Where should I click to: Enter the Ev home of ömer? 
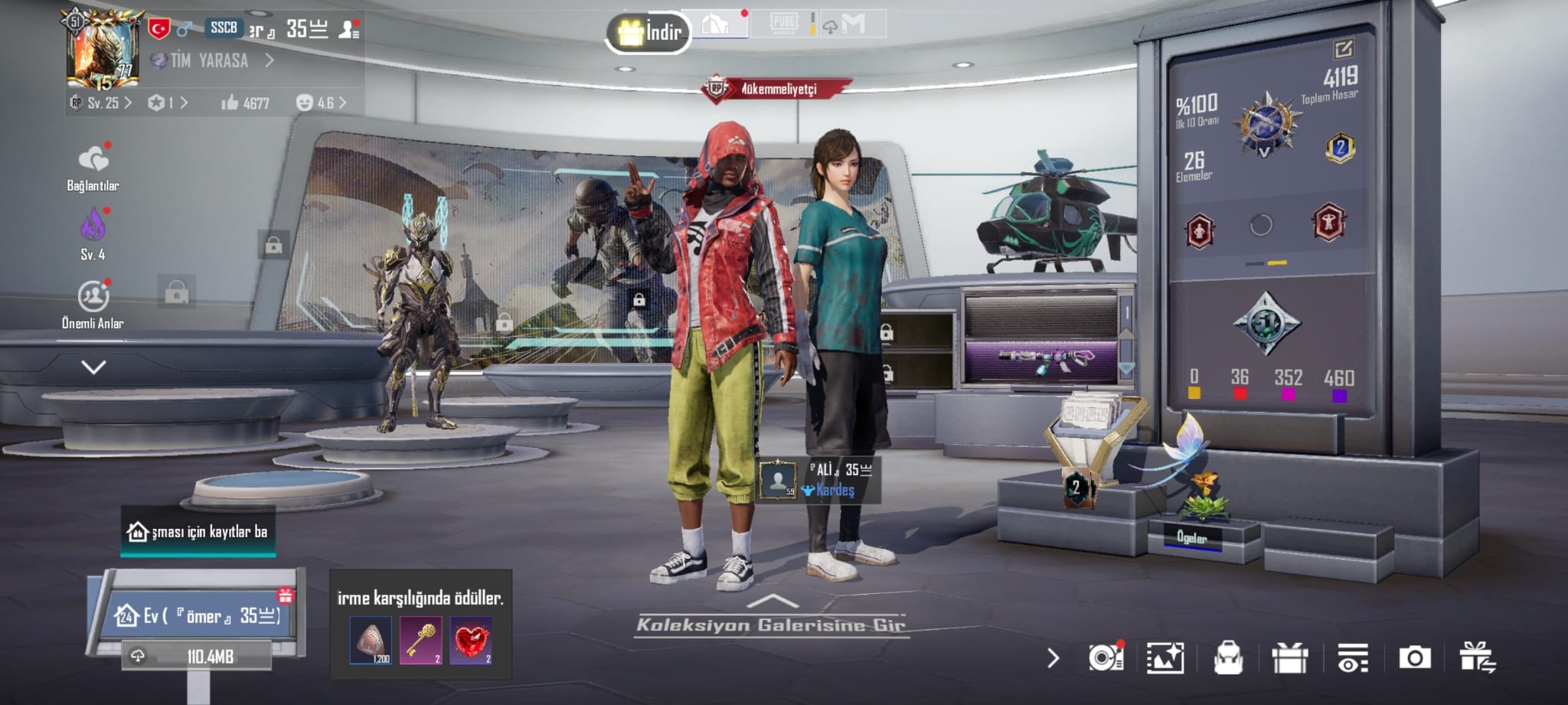(198, 615)
